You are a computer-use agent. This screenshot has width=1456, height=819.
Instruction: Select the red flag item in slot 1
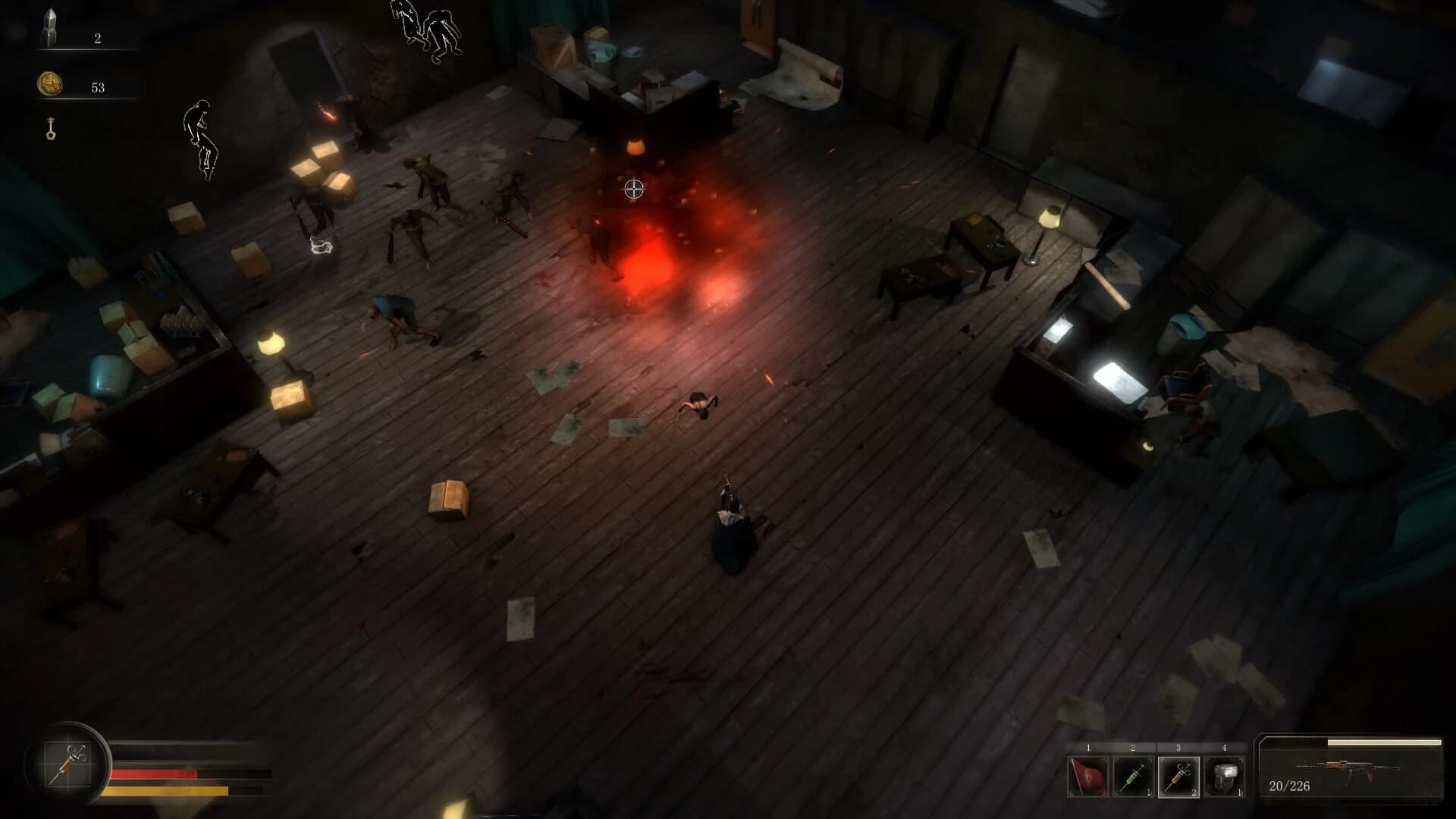(x=1088, y=775)
